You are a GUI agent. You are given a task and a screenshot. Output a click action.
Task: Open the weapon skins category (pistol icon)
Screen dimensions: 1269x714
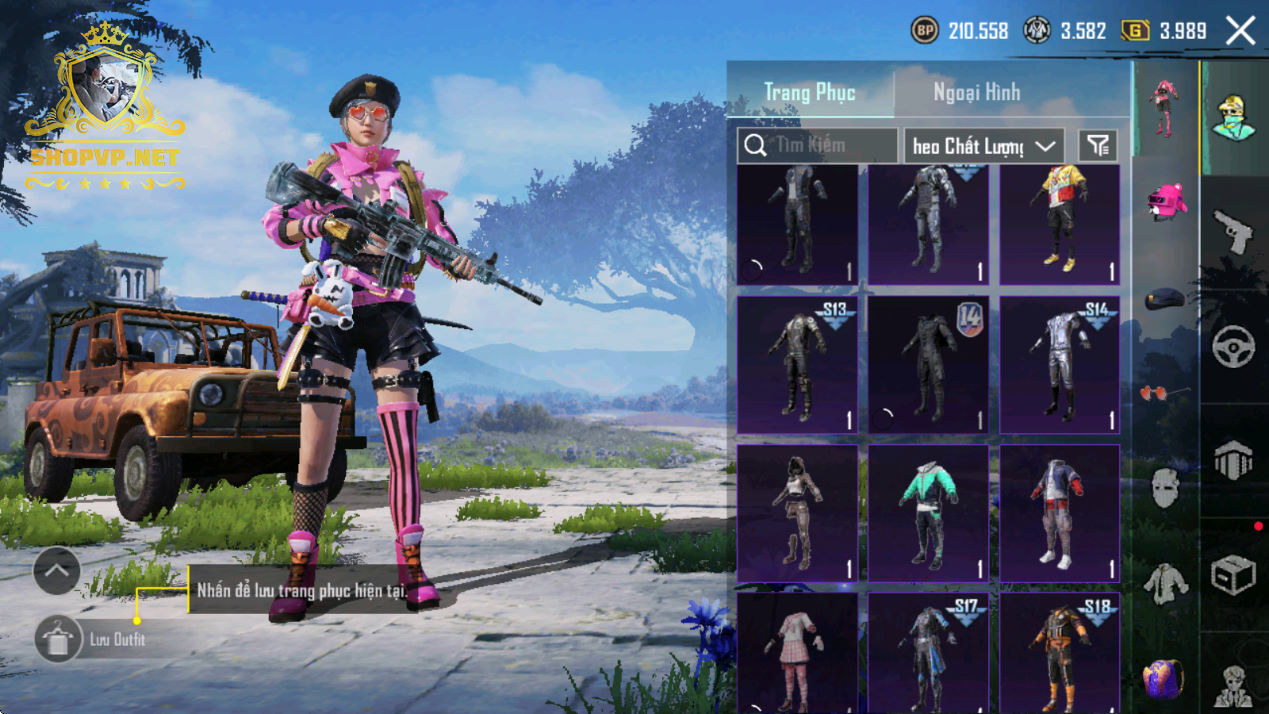click(1233, 232)
